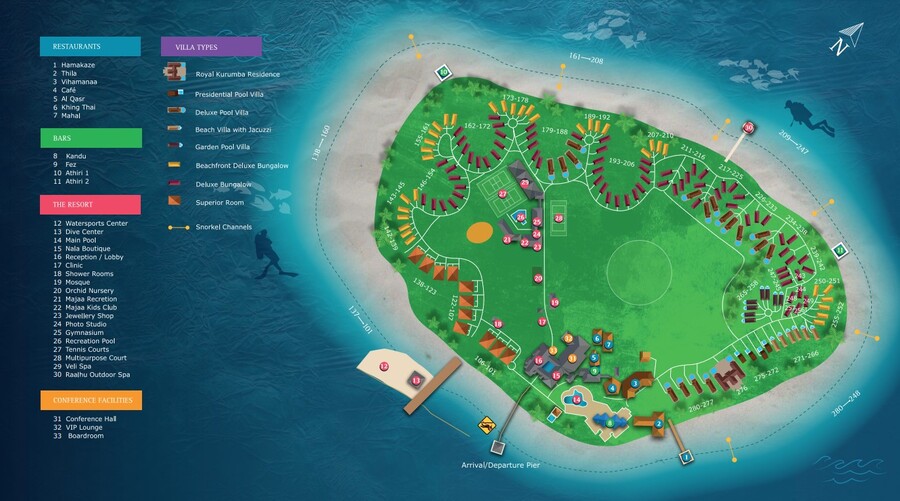Select Beach Villa with Jacuzzi legend entry

pos(234,129)
